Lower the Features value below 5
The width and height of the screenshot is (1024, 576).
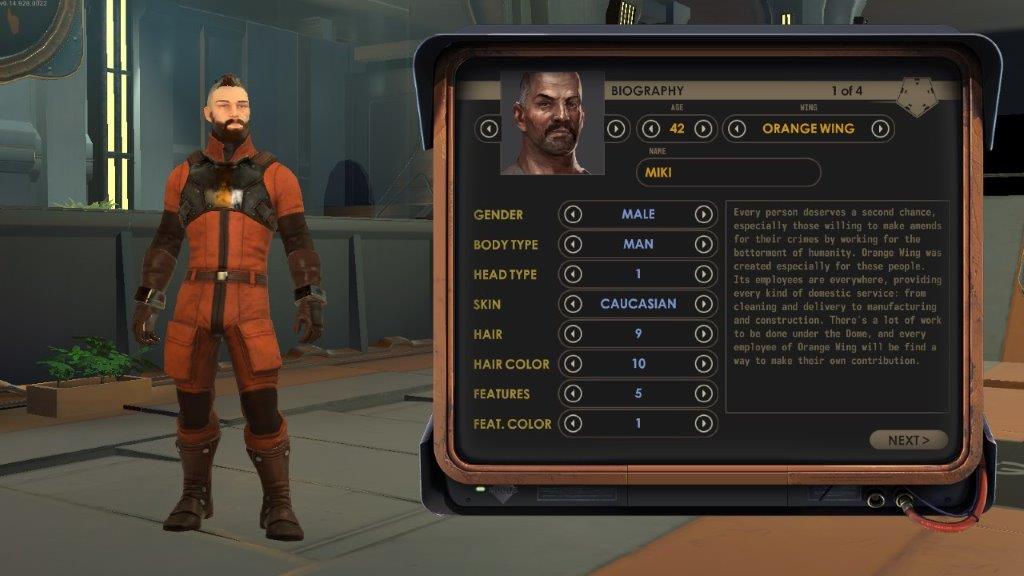[573, 394]
